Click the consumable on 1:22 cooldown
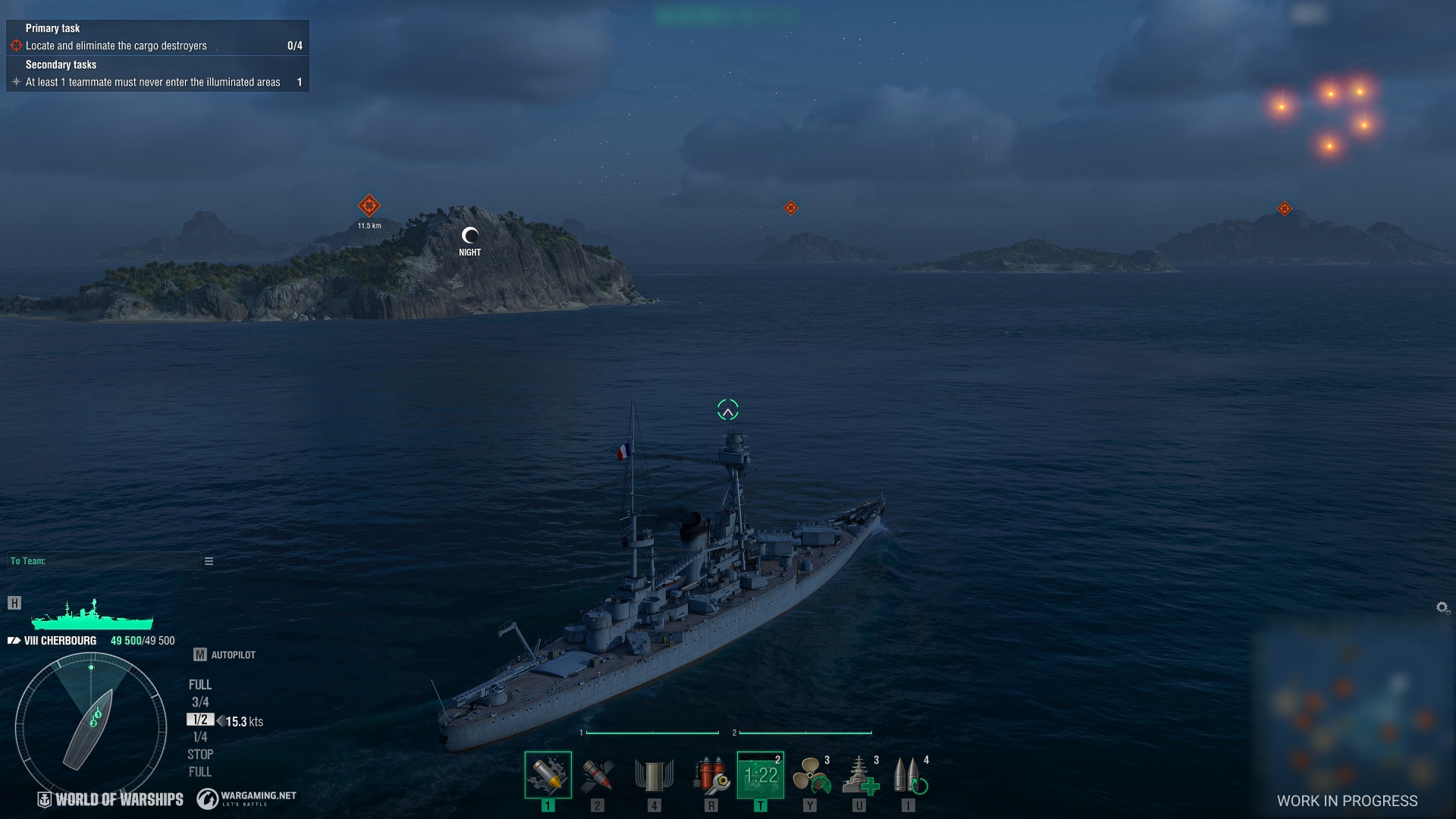This screenshot has height=819, width=1456. [x=760, y=775]
